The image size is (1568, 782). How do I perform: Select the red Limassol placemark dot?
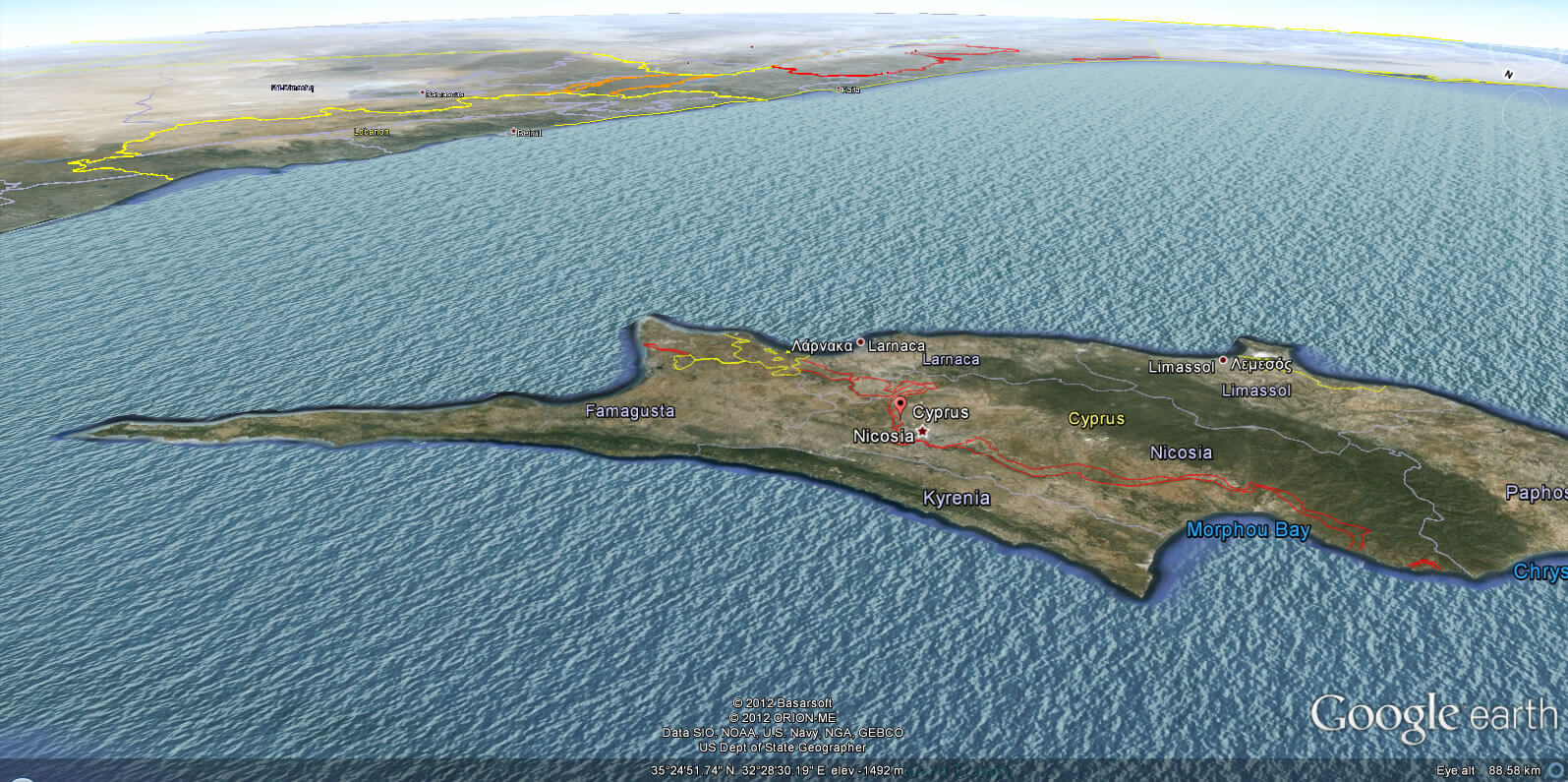(x=1222, y=362)
